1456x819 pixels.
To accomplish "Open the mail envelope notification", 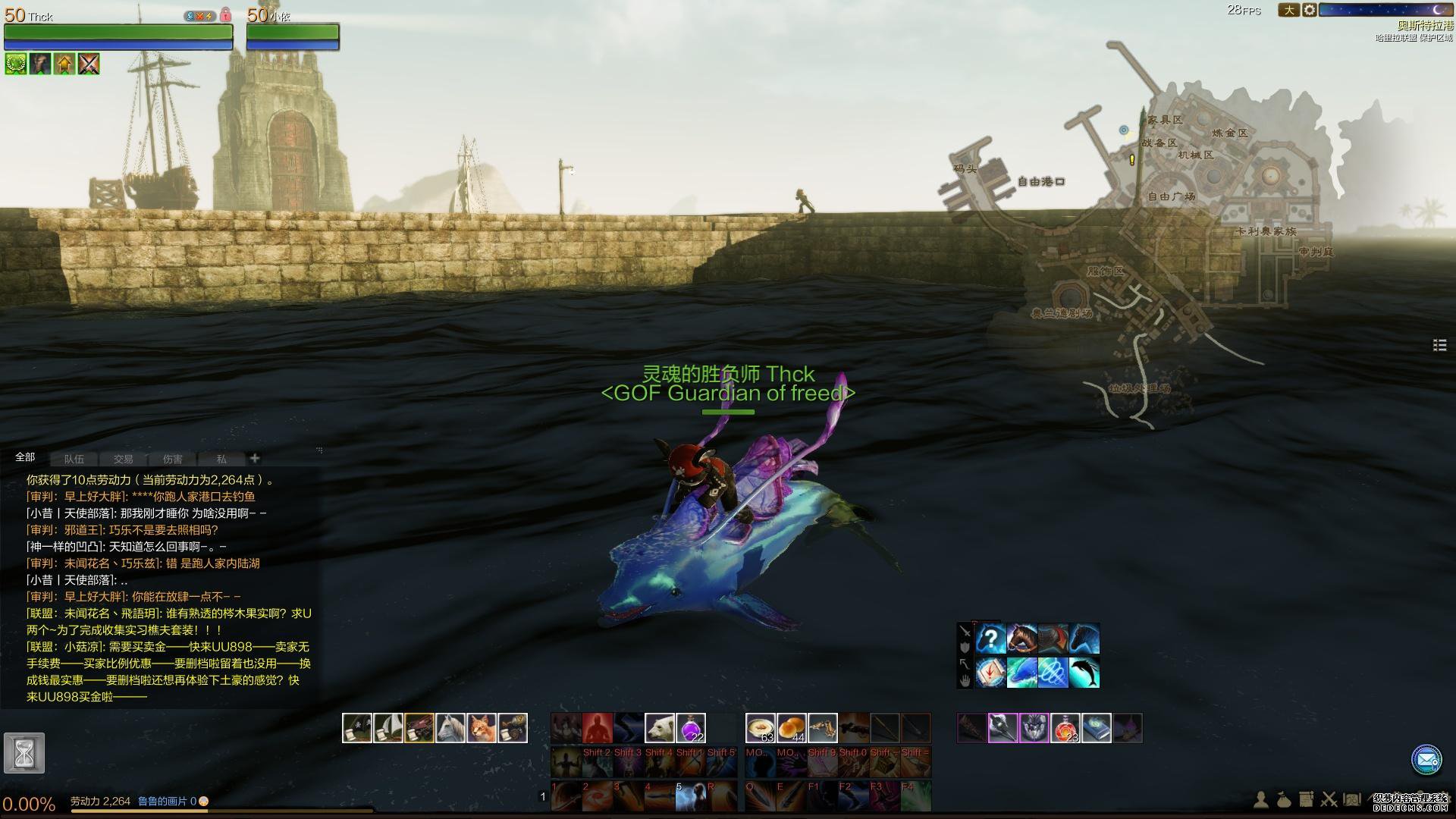I will pos(1426,759).
